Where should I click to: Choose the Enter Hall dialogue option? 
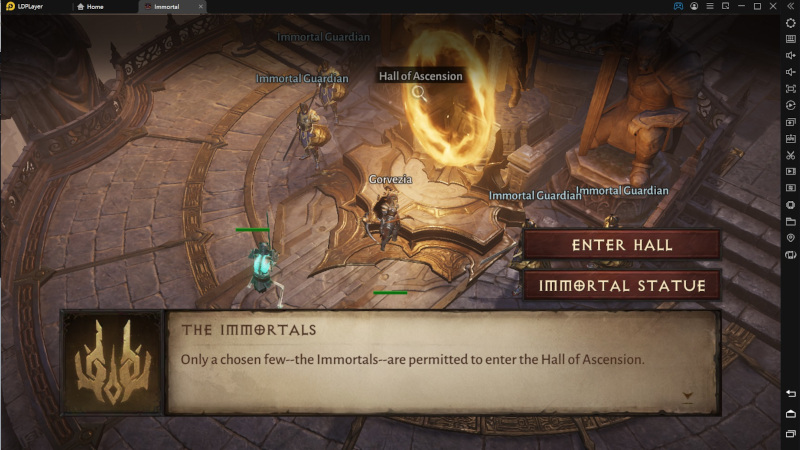(622, 245)
